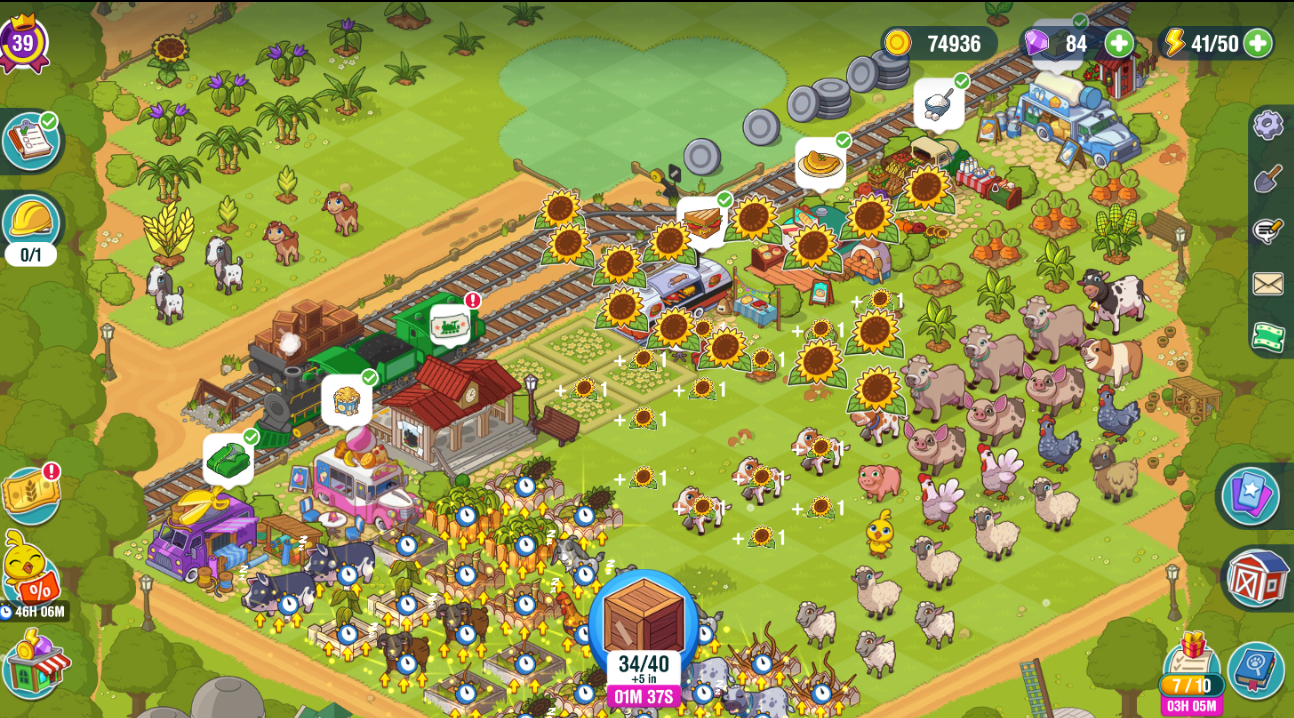Refill energy using the plus button
Image resolution: width=1294 pixels, height=718 pixels.
[x=1257, y=43]
